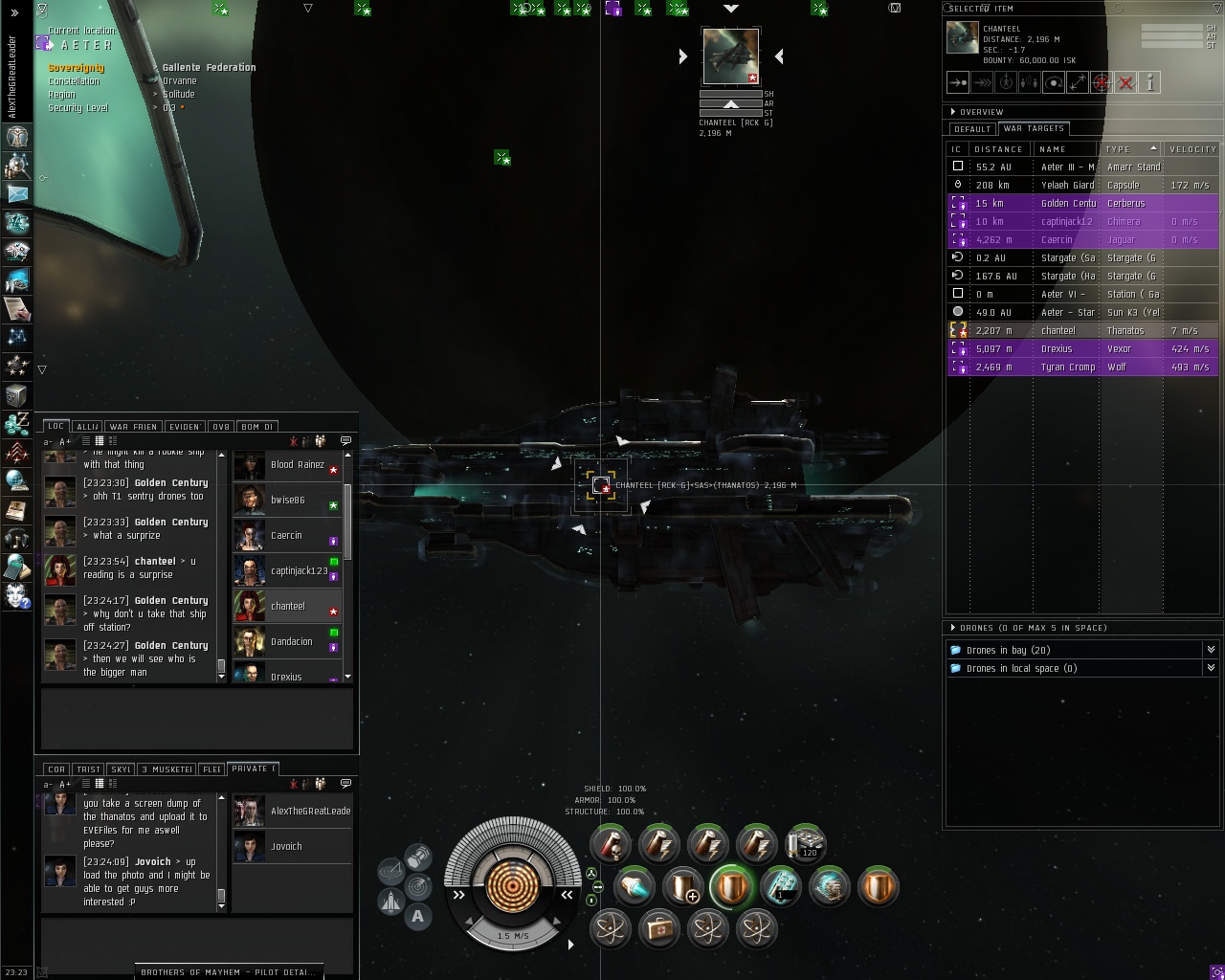Click the approach arrow in Selected Item

point(958,83)
